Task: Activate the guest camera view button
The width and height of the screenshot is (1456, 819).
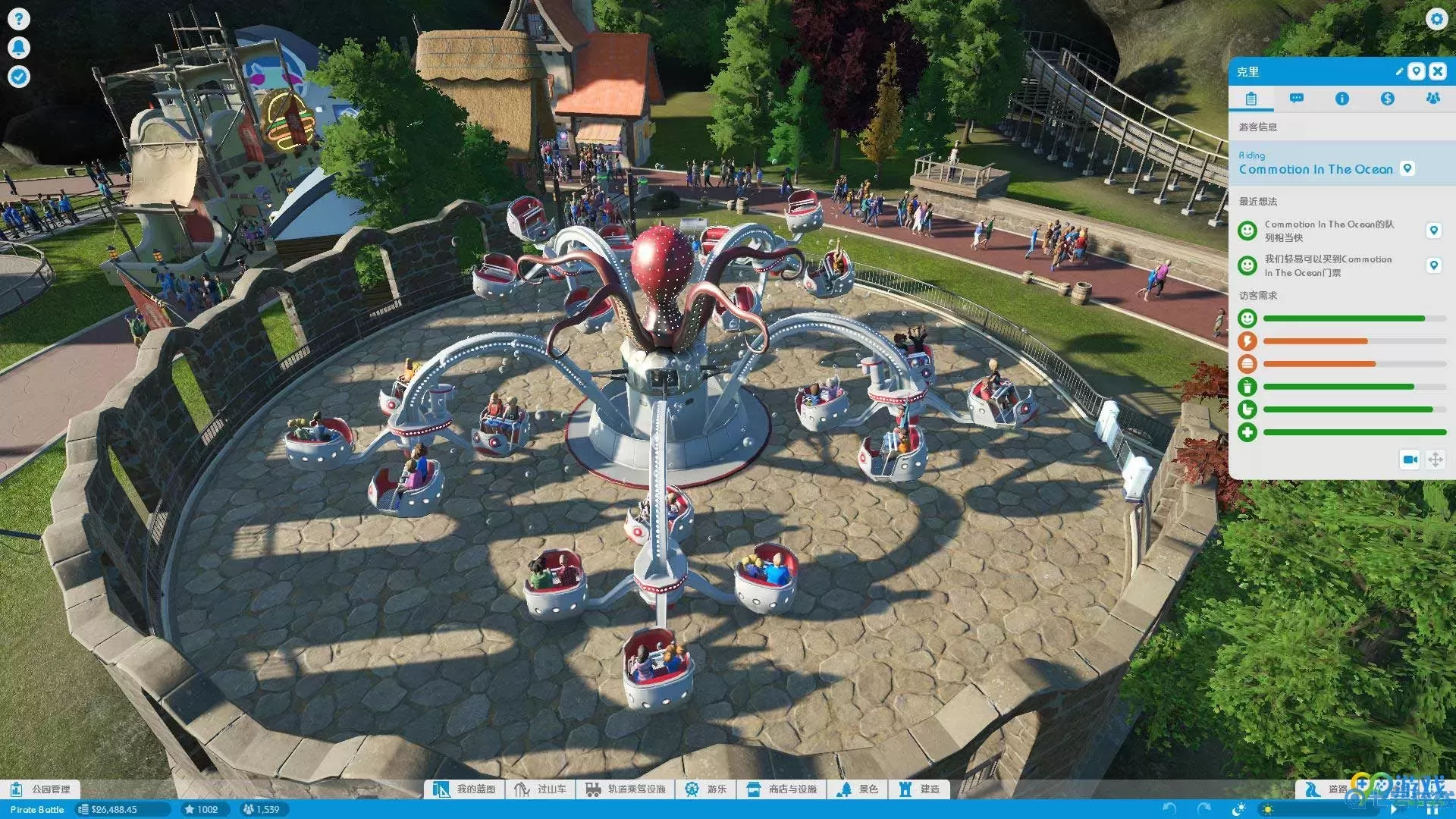Action: click(x=1410, y=460)
